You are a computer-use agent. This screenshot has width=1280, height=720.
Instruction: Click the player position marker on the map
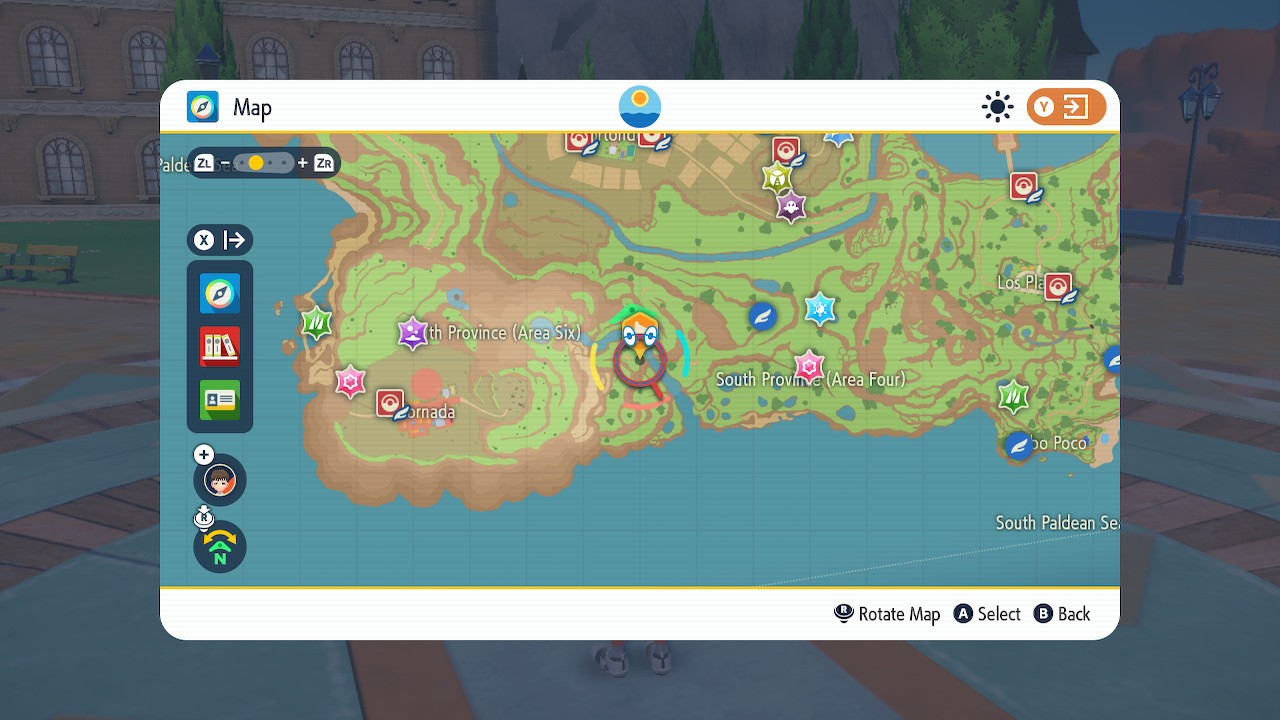[x=640, y=355]
